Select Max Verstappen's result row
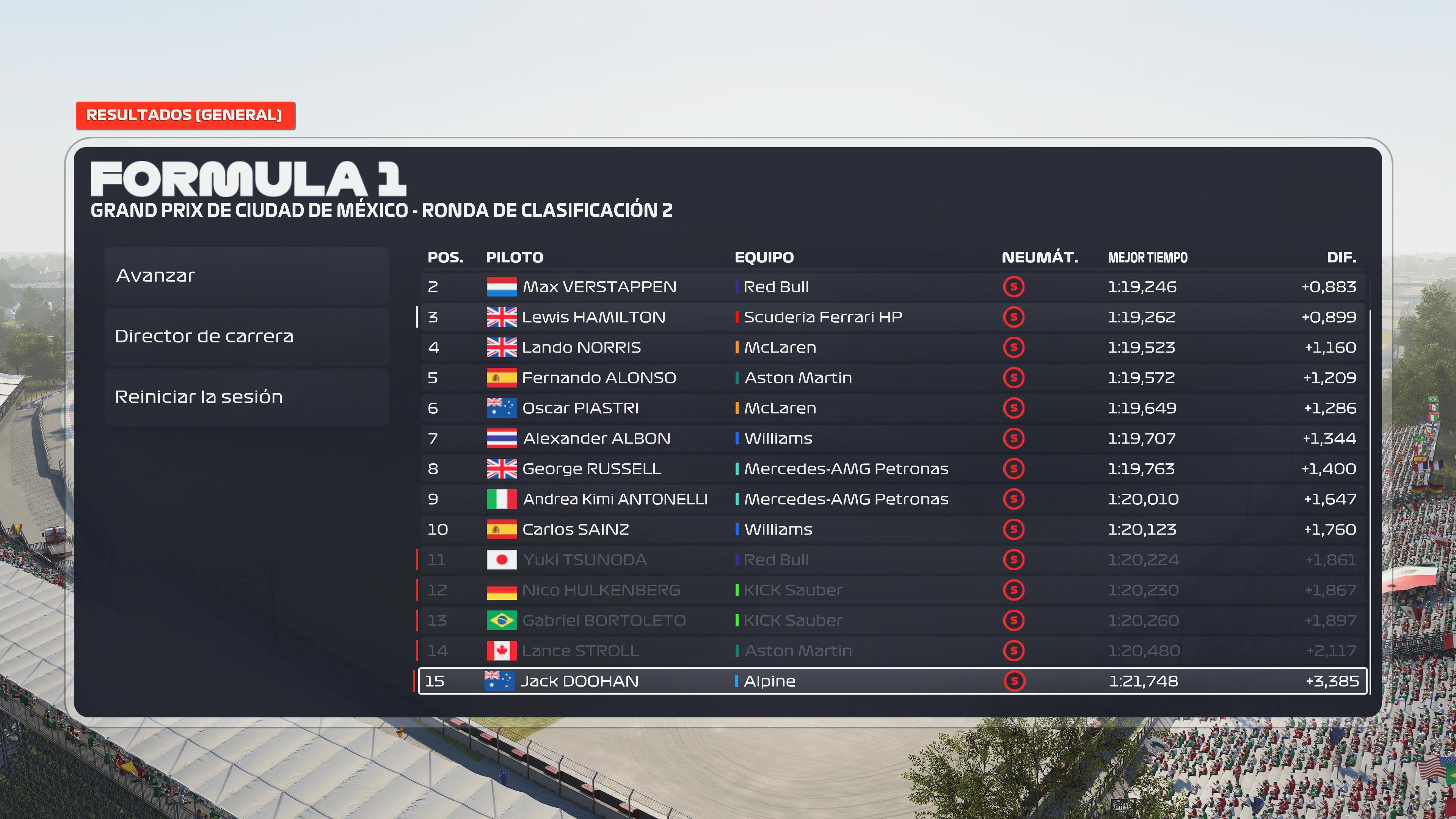 892,287
